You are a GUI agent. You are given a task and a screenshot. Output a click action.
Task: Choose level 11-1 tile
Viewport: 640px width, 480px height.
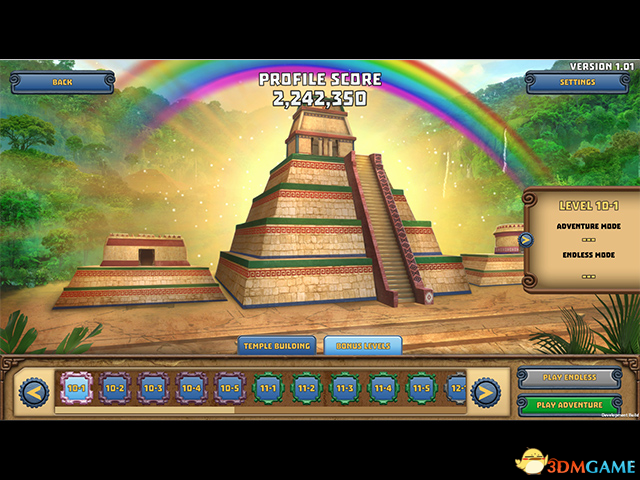pyautogui.click(x=267, y=388)
